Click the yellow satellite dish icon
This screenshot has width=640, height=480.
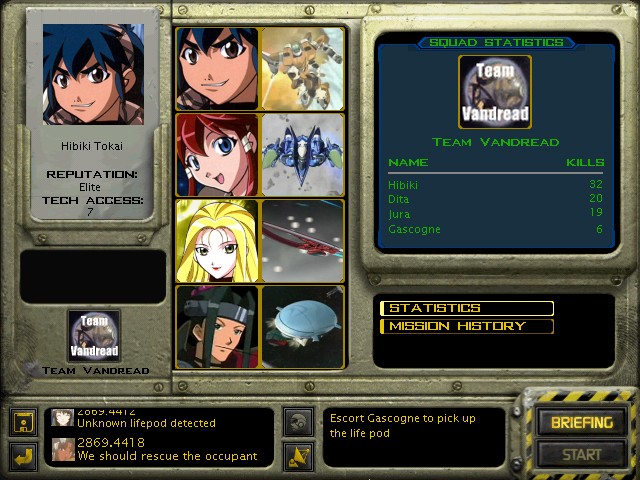(x=297, y=456)
